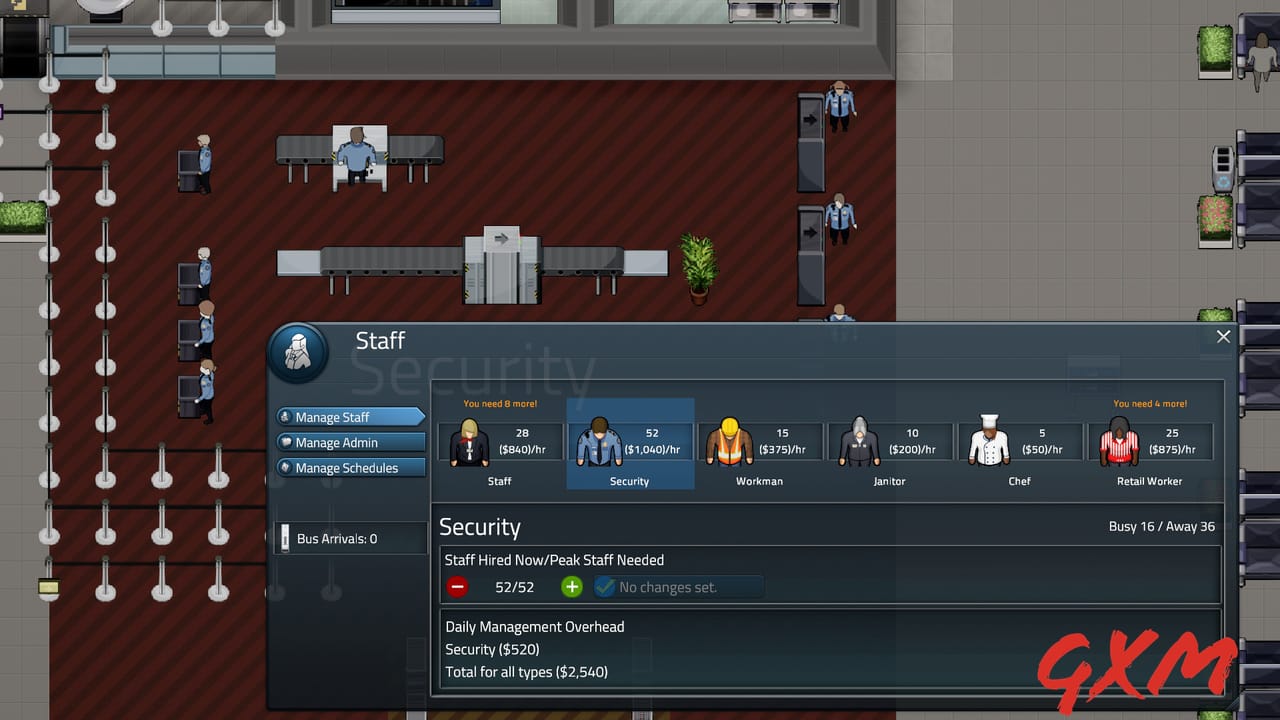Select the Security tab in staff types
This screenshot has width=1280, height=720.
(630, 445)
